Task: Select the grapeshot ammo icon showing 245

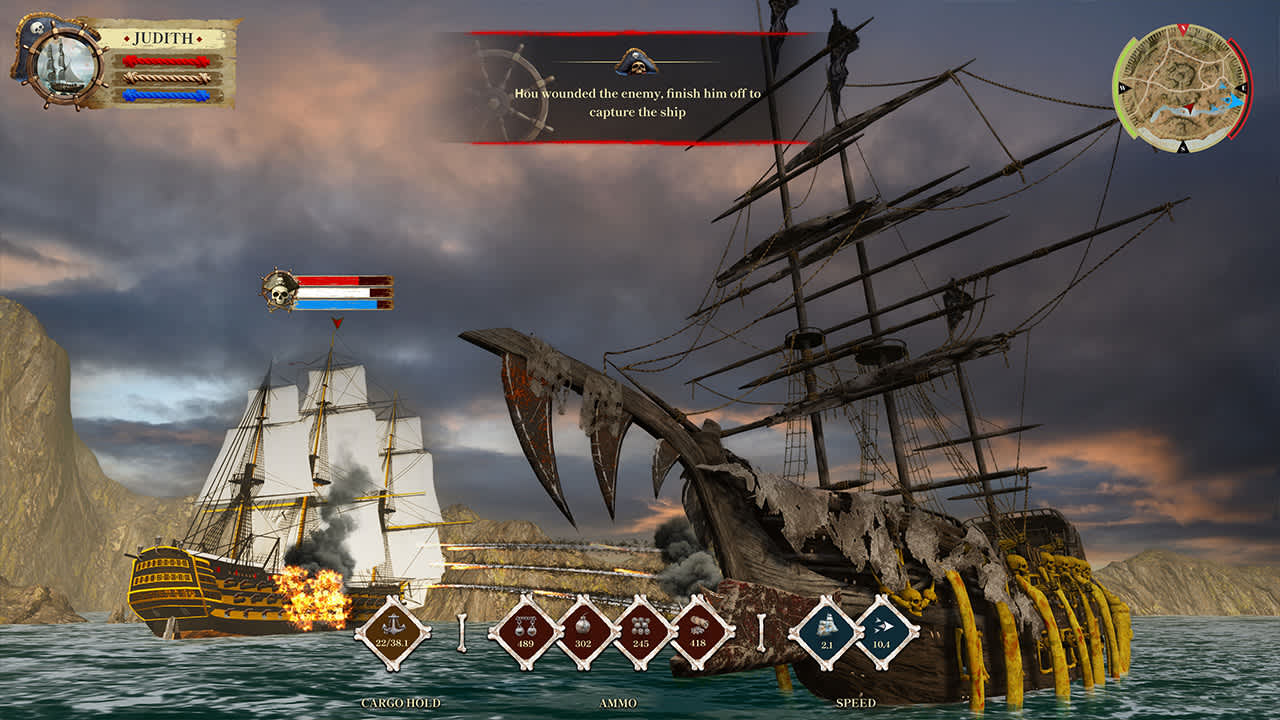Action: (x=641, y=630)
